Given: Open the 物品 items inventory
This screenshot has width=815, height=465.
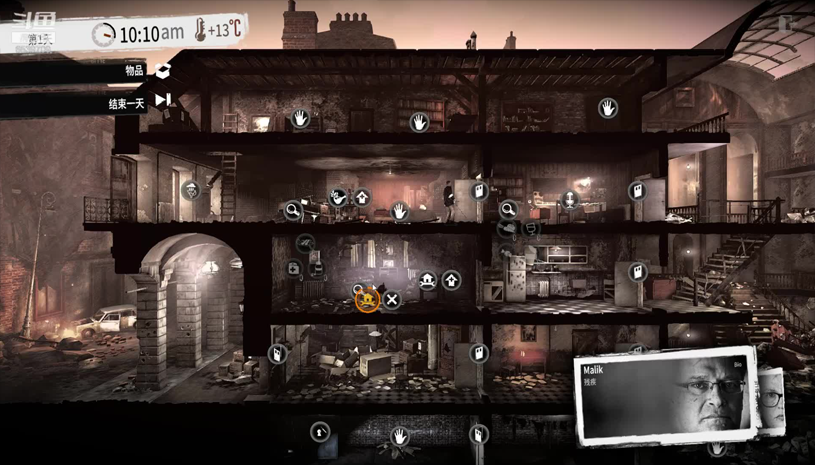Looking at the screenshot, I should pos(162,69).
